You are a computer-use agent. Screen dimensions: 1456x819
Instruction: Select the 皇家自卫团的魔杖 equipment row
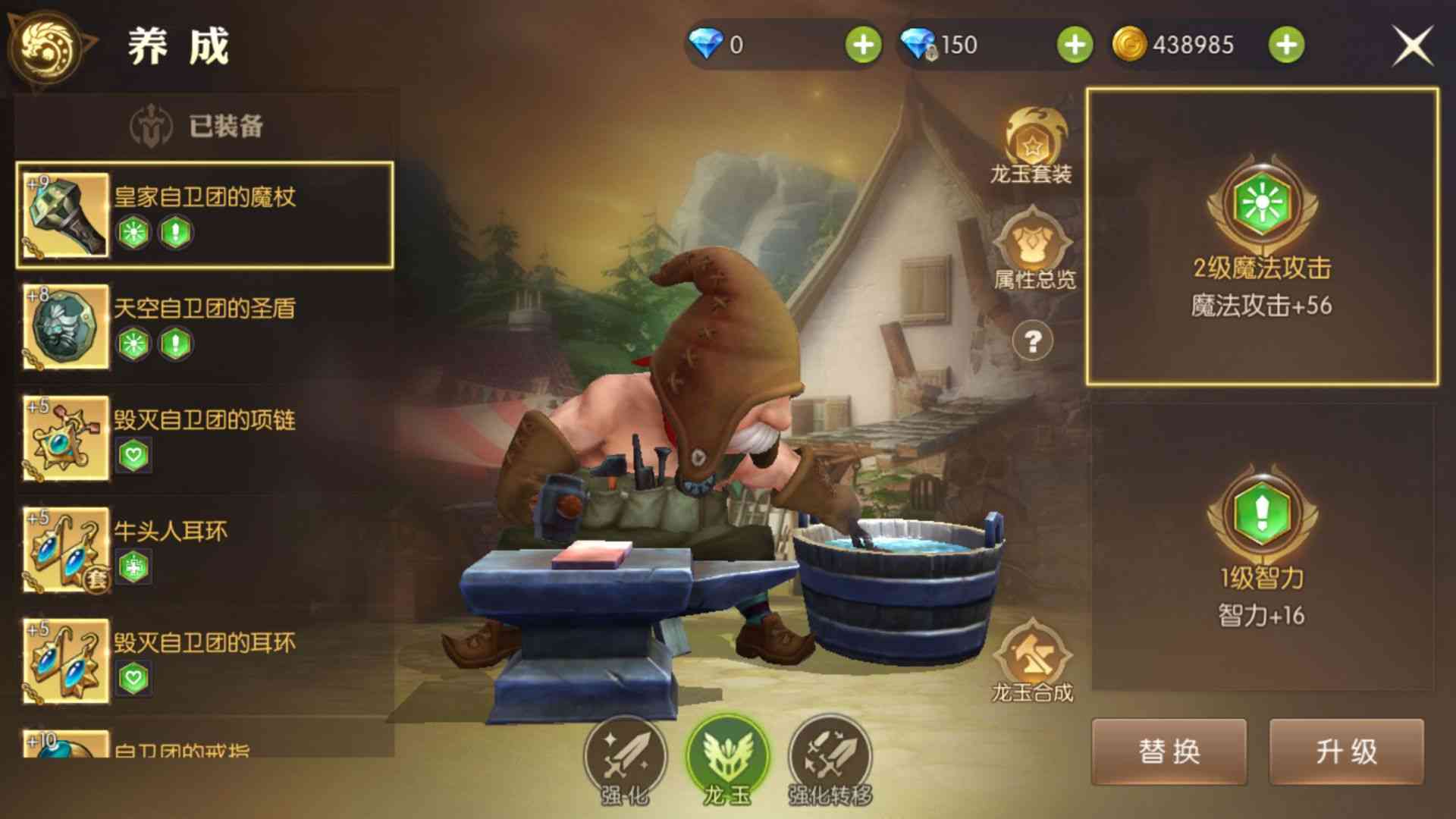pyautogui.click(x=205, y=215)
